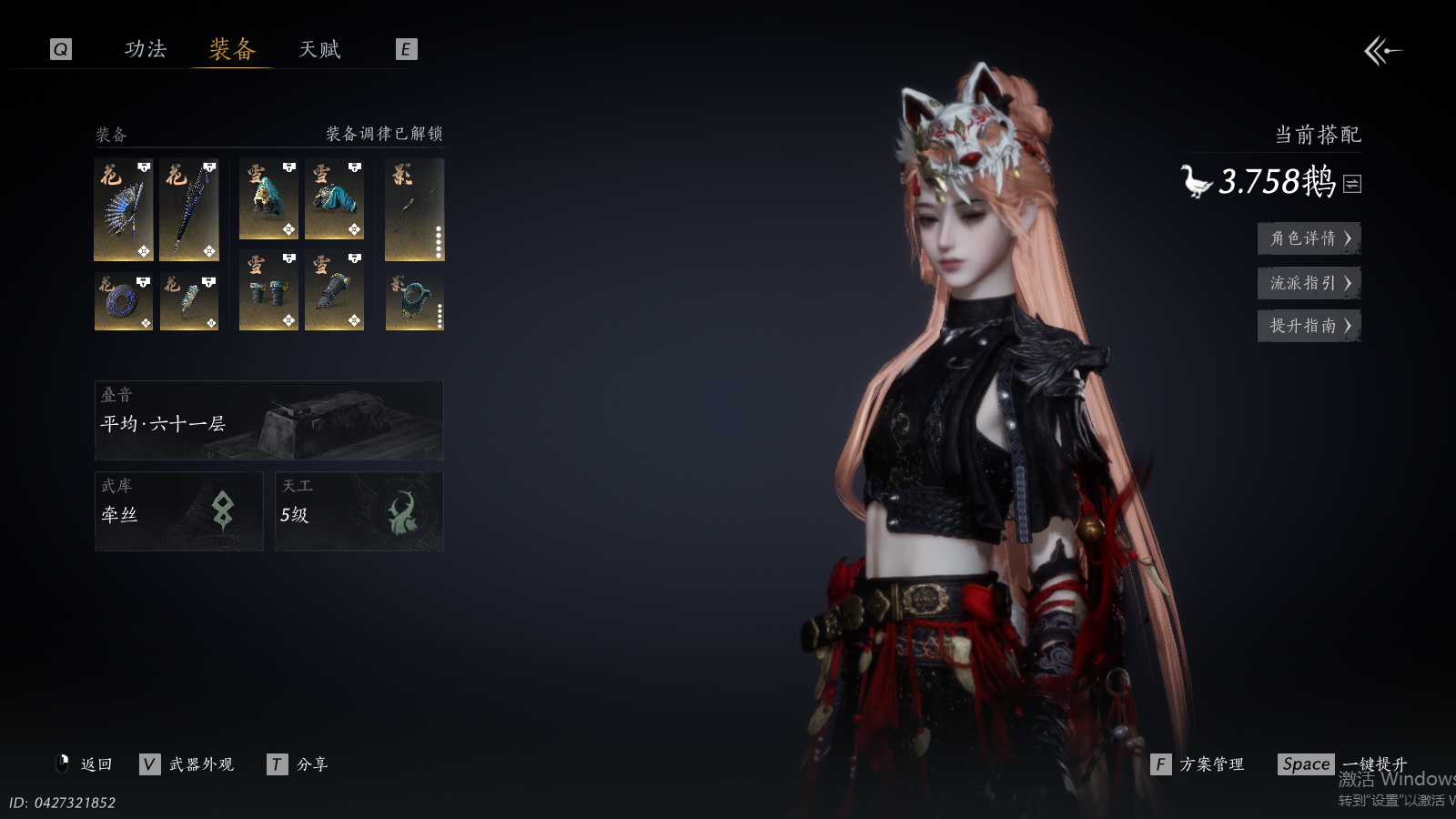Open the 武库 牵丝 panel
Image resolution: width=1456 pixels, height=819 pixels.
178,511
